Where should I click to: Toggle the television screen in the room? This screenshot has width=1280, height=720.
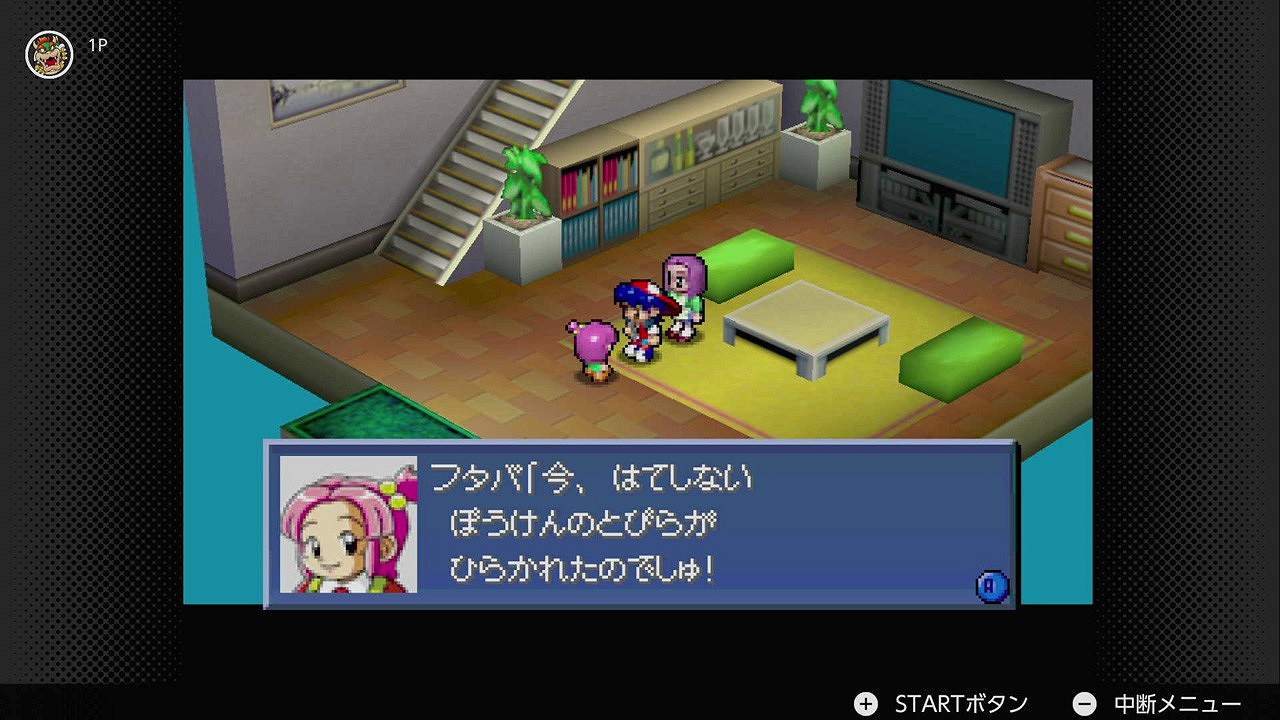click(948, 134)
